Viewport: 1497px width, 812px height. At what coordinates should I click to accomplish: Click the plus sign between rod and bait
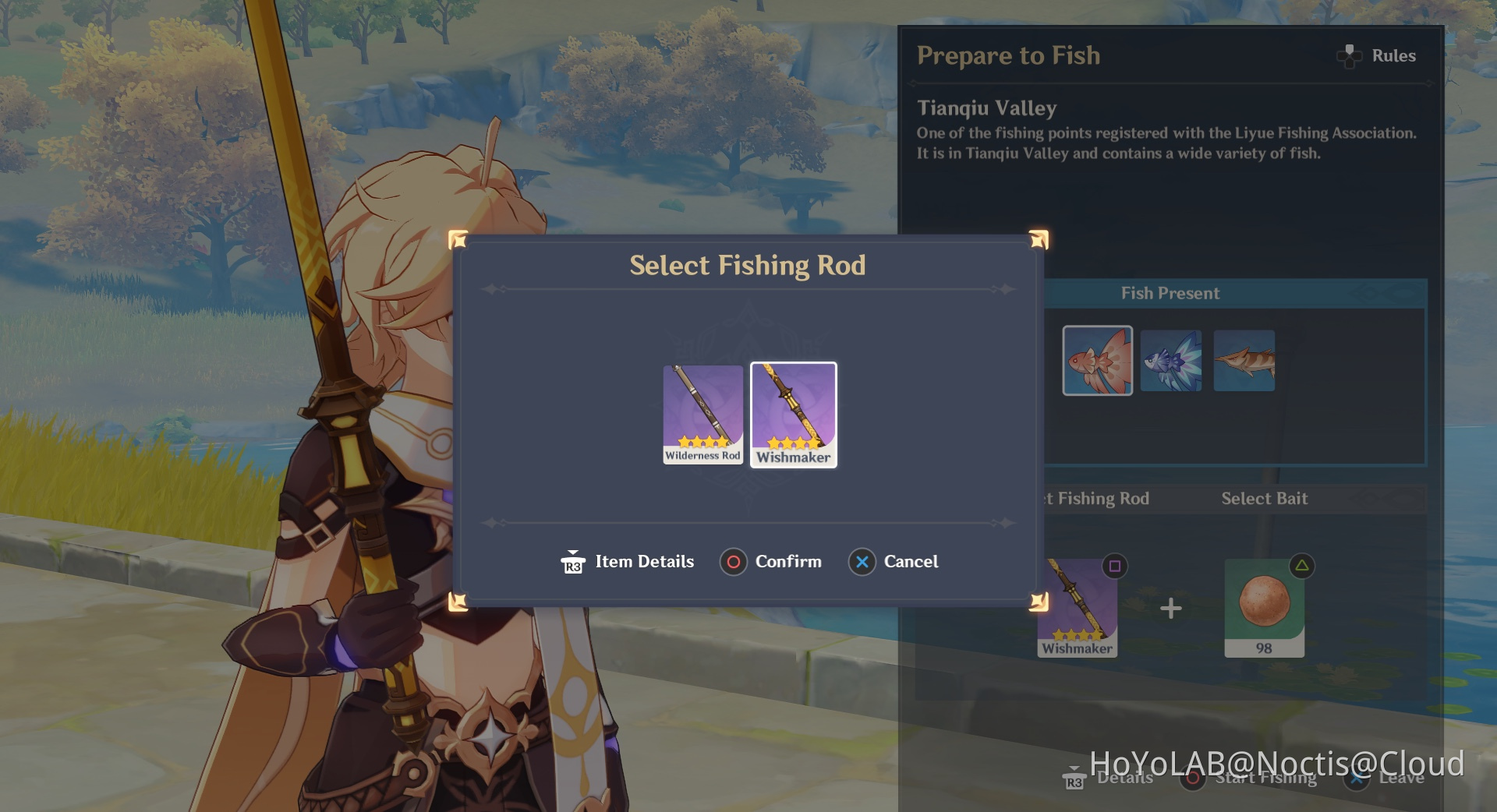pyautogui.click(x=1170, y=607)
